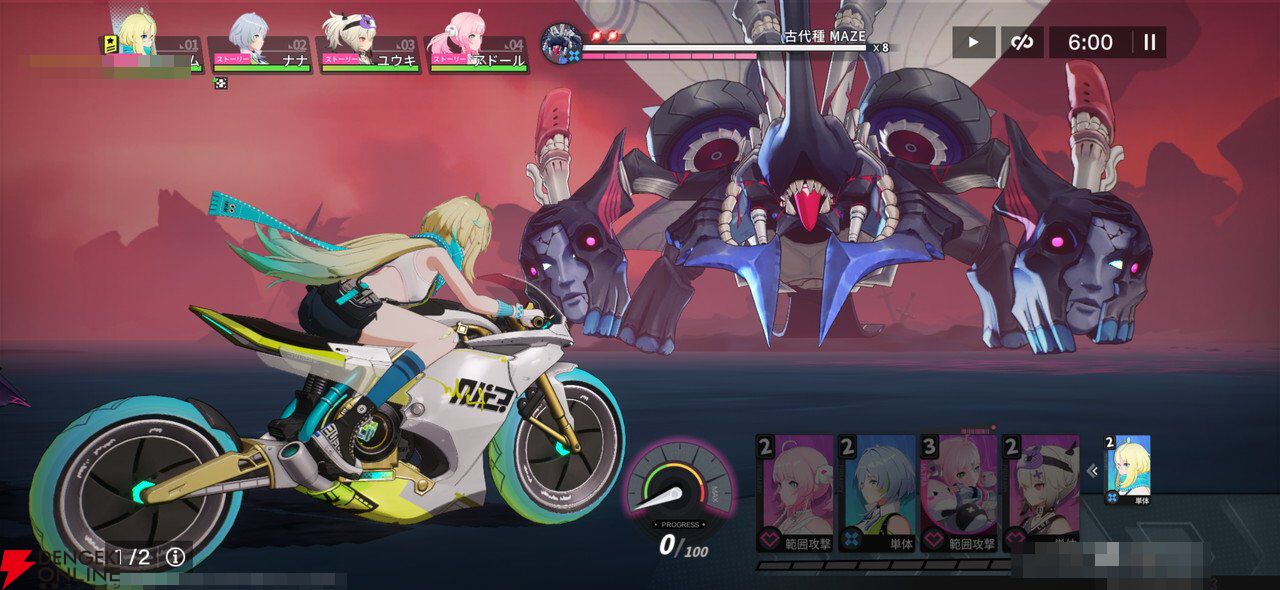The width and height of the screenshot is (1280, 590).
Task: Select the small blonde 単体 reserve card
Action: point(1128,469)
